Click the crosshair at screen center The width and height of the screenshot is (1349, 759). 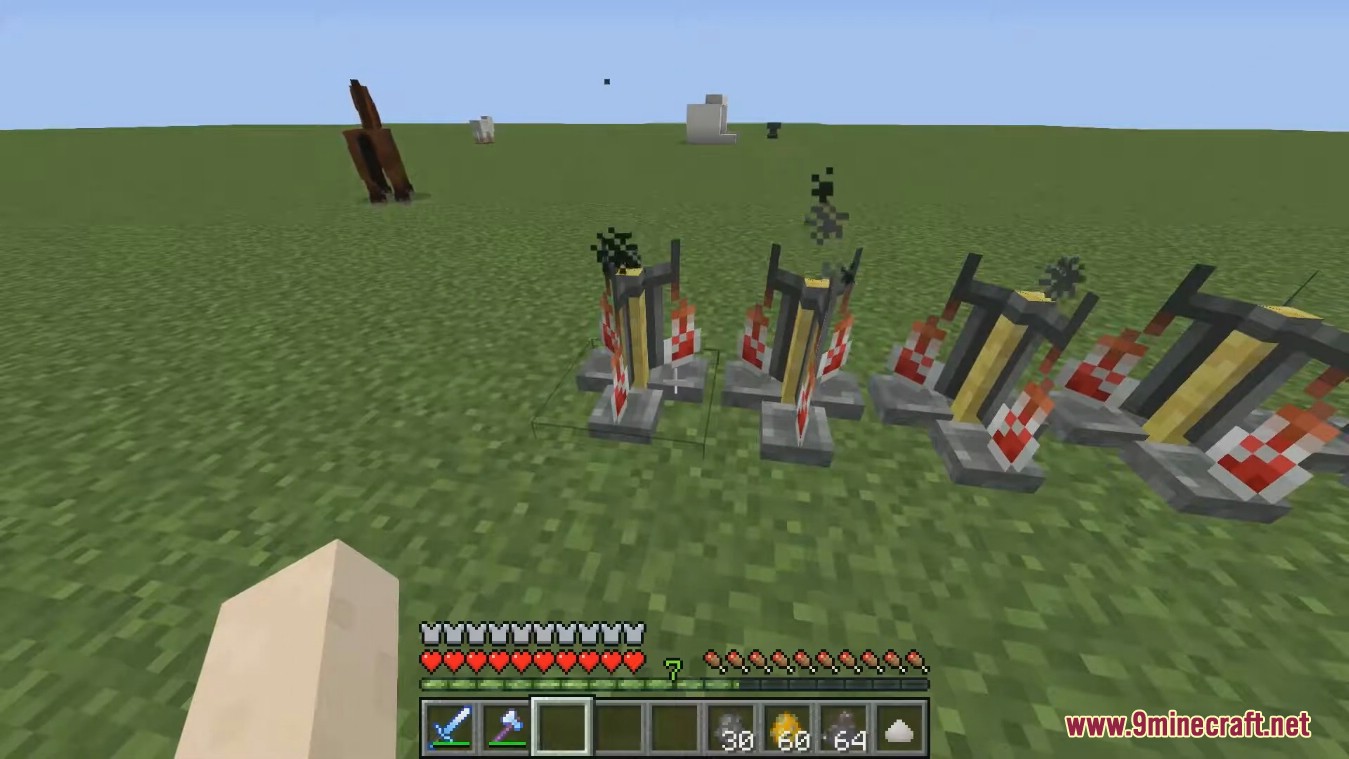[677, 380]
